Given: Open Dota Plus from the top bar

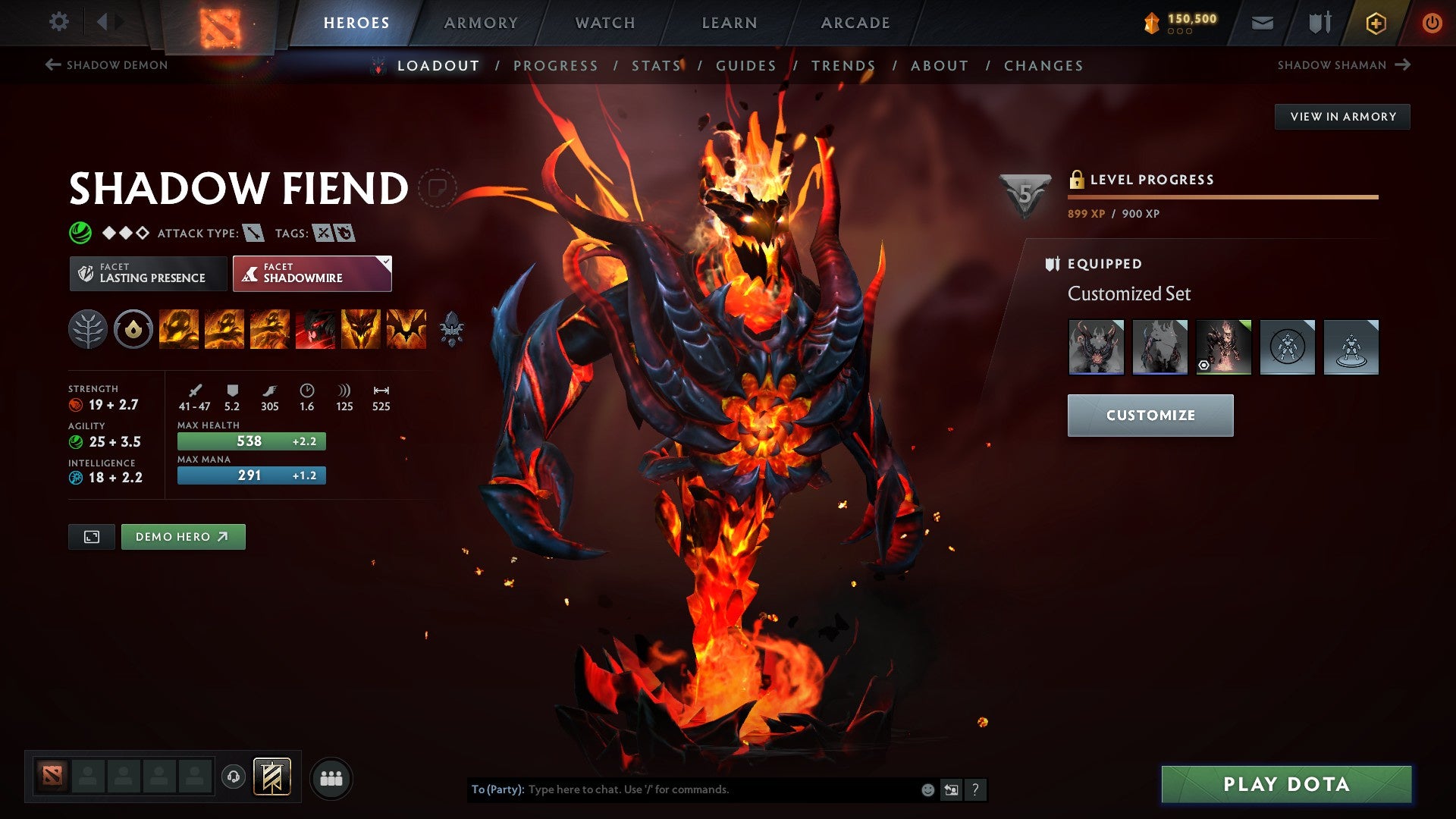Looking at the screenshot, I should pos(1375,22).
